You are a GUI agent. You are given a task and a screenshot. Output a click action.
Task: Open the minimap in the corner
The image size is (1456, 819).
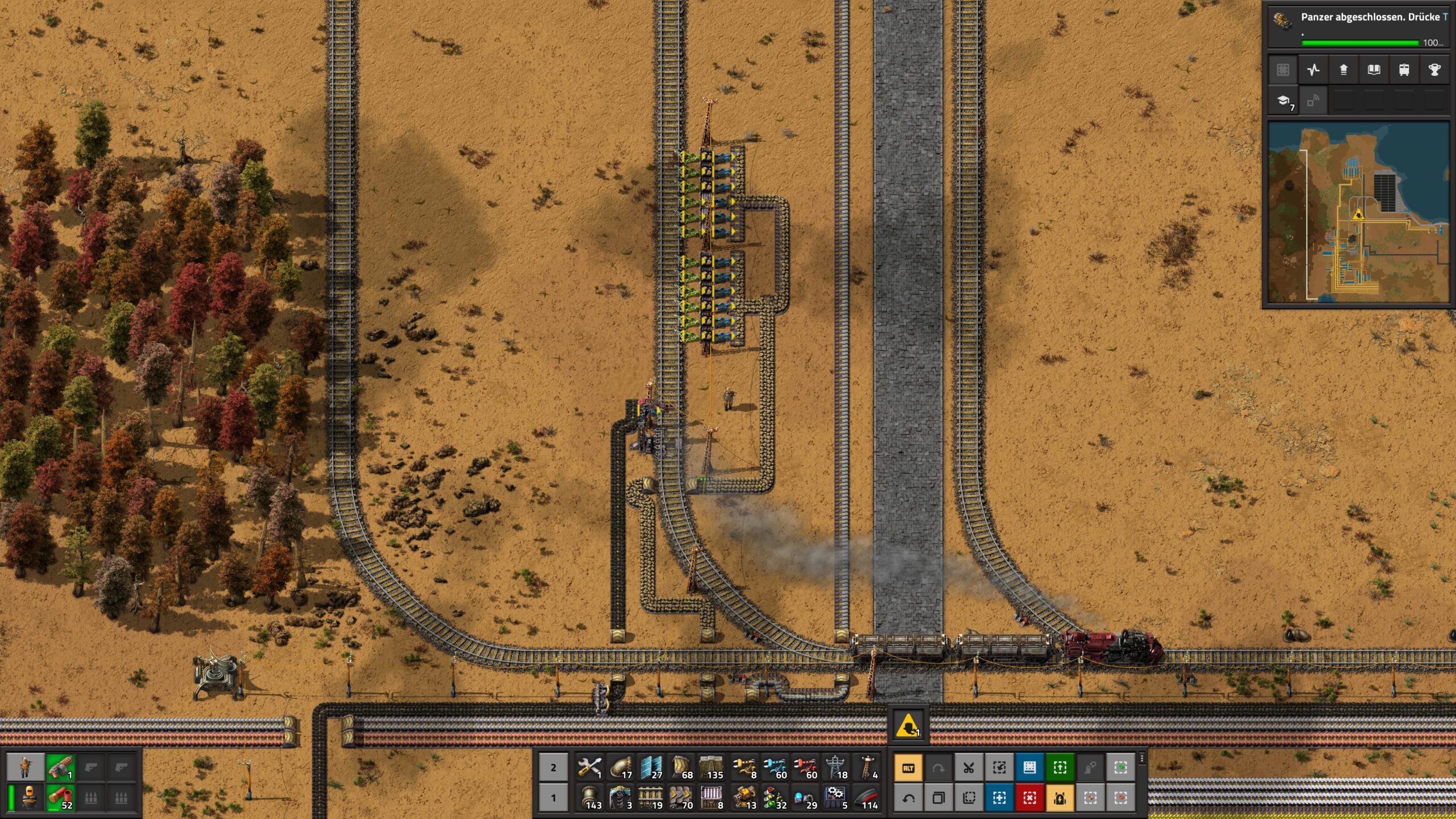click(1358, 213)
